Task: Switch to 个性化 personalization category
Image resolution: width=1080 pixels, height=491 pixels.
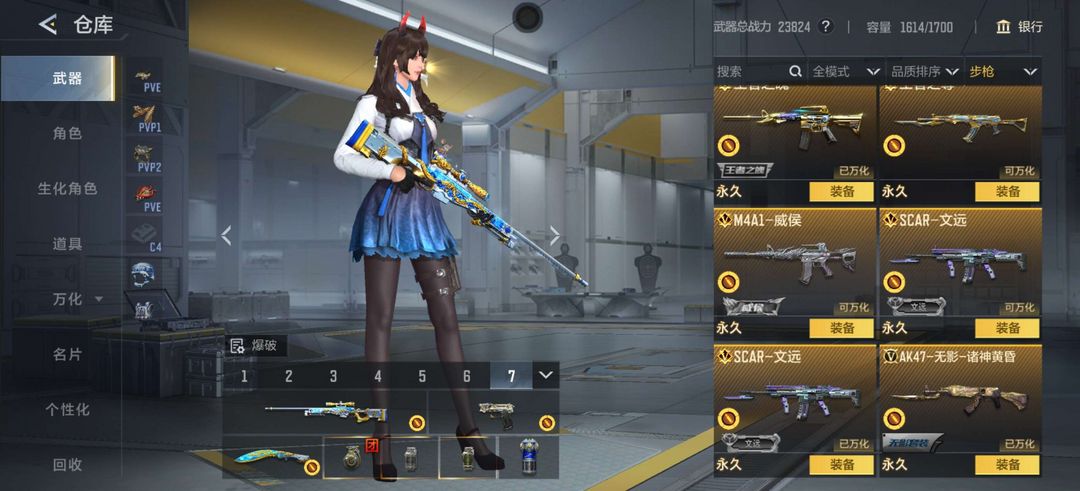Action: pos(66,409)
